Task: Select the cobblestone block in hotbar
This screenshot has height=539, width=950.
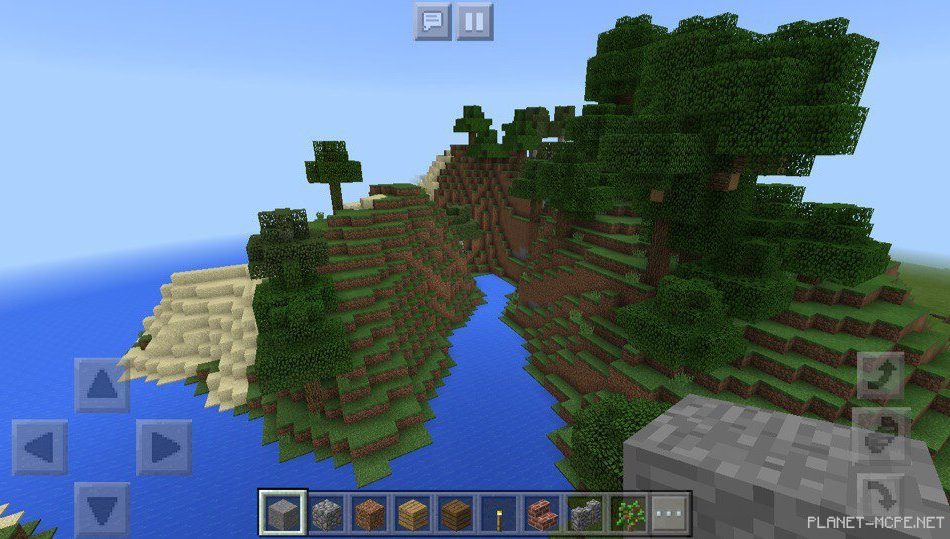Action: coord(325,514)
